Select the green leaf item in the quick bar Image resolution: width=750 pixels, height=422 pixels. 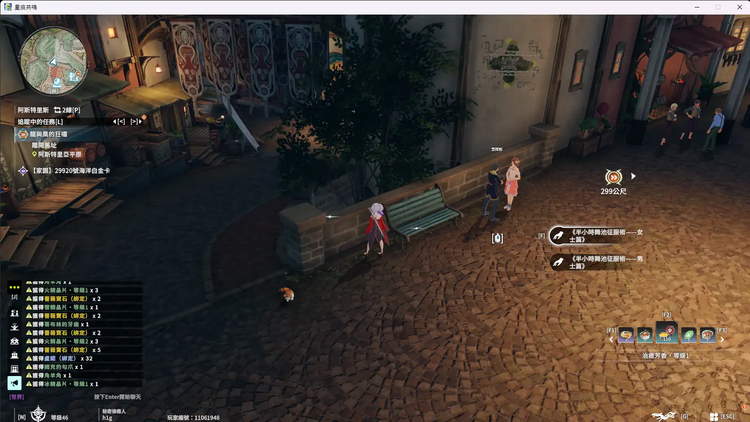point(688,335)
